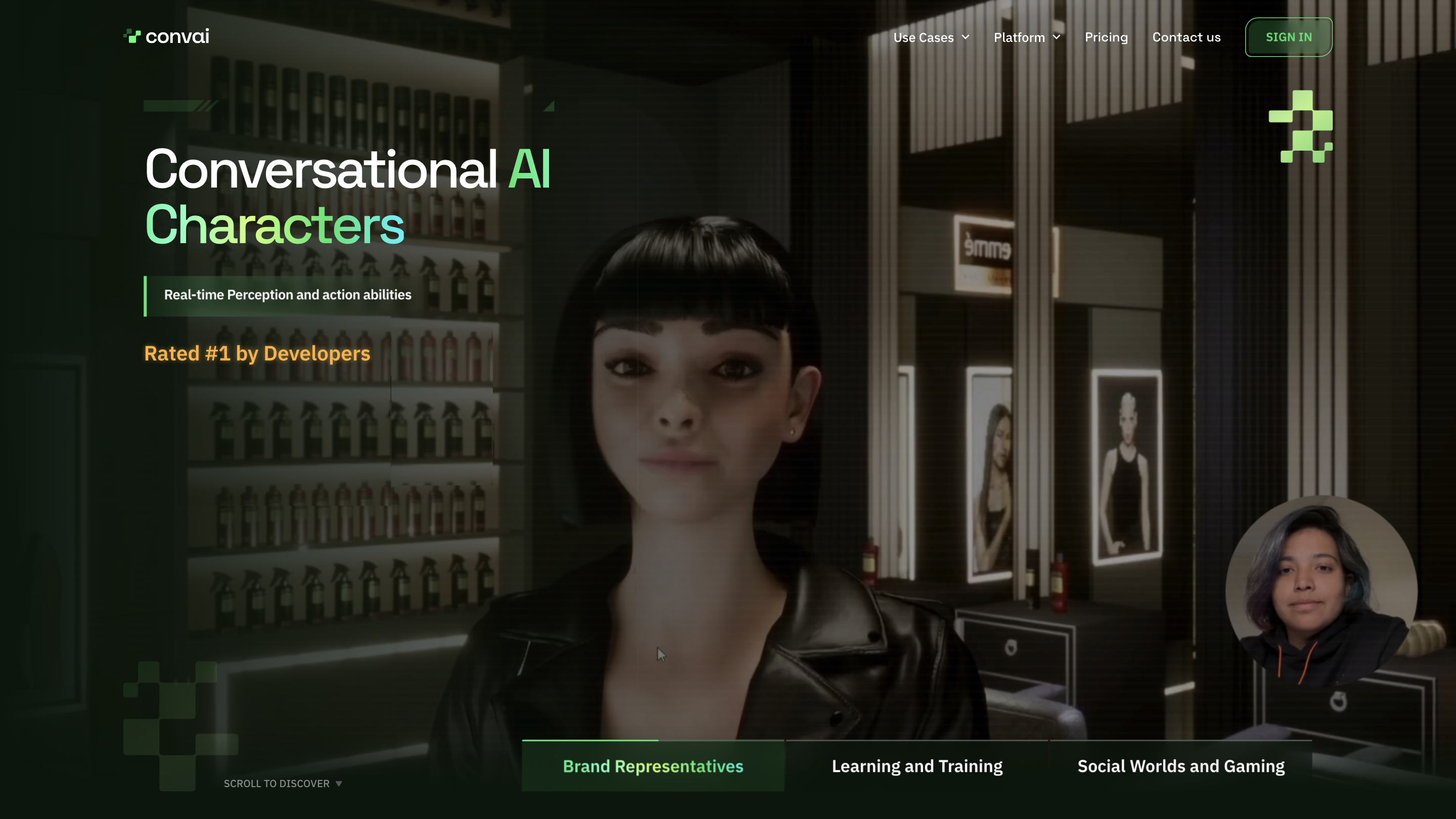Click the small triangle next to SCROLL TO DISCOVER
Viewport: 1456px width, 819px height.
click(340, 784)
